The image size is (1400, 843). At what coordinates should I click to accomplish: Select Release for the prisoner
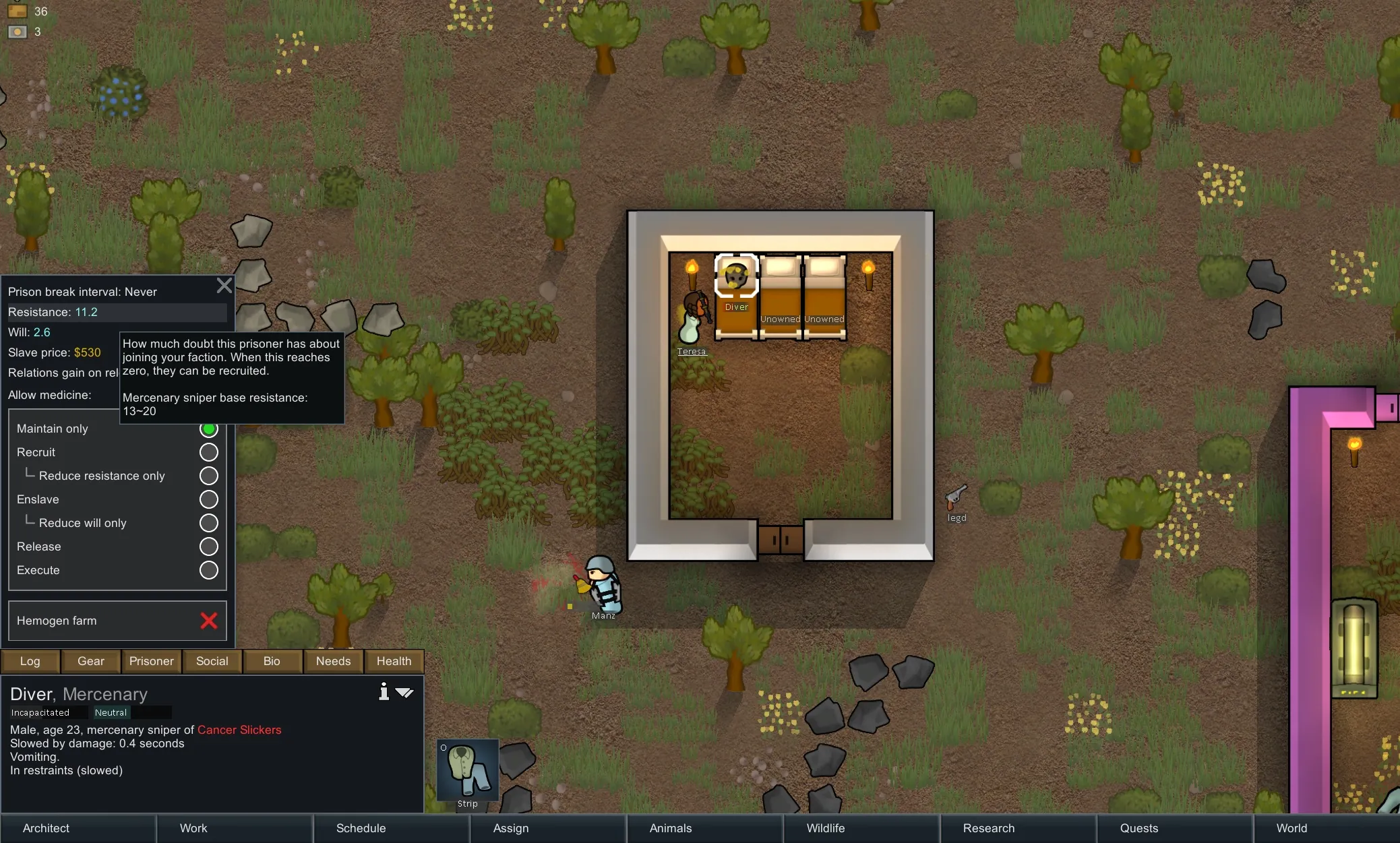208,547
